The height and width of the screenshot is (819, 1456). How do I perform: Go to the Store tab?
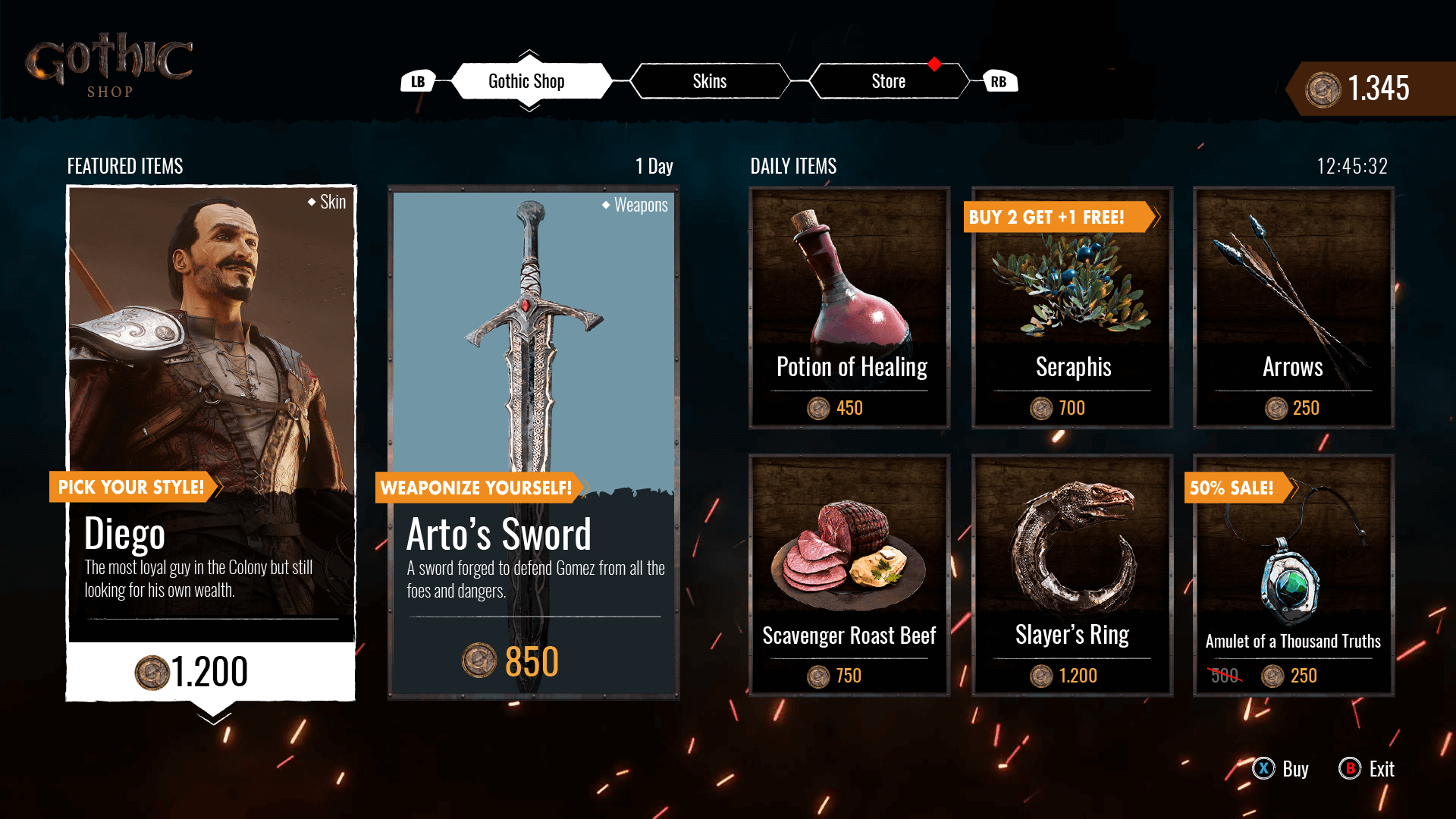[888, 81]
